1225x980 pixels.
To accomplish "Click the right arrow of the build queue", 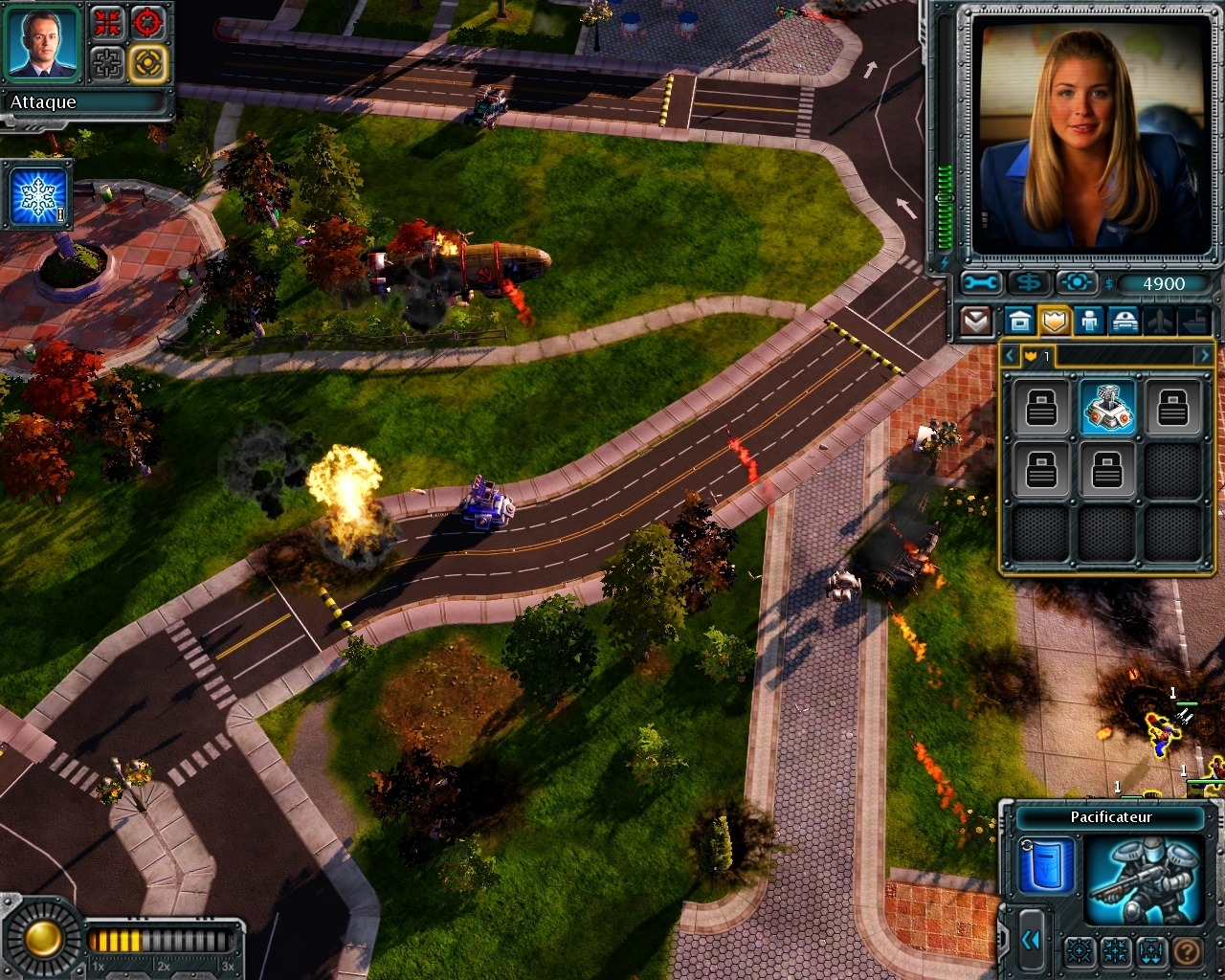I will point(1203,356).
